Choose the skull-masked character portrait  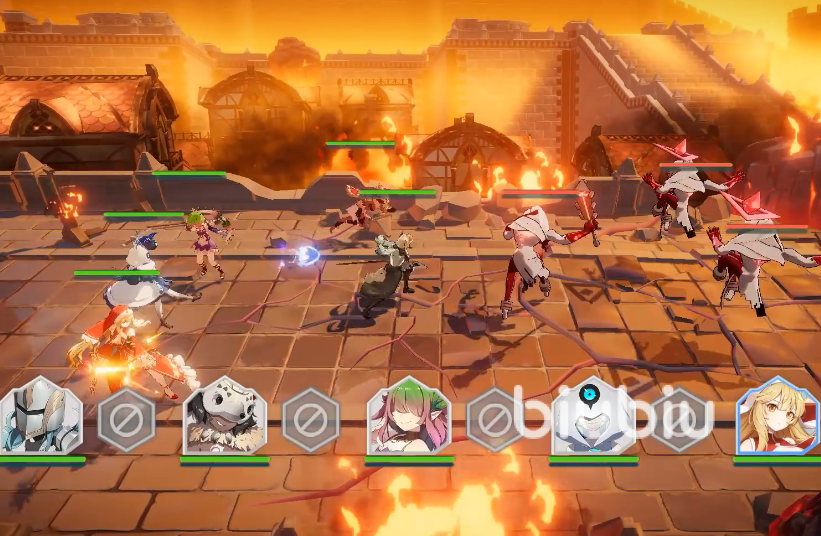(224, 416)
